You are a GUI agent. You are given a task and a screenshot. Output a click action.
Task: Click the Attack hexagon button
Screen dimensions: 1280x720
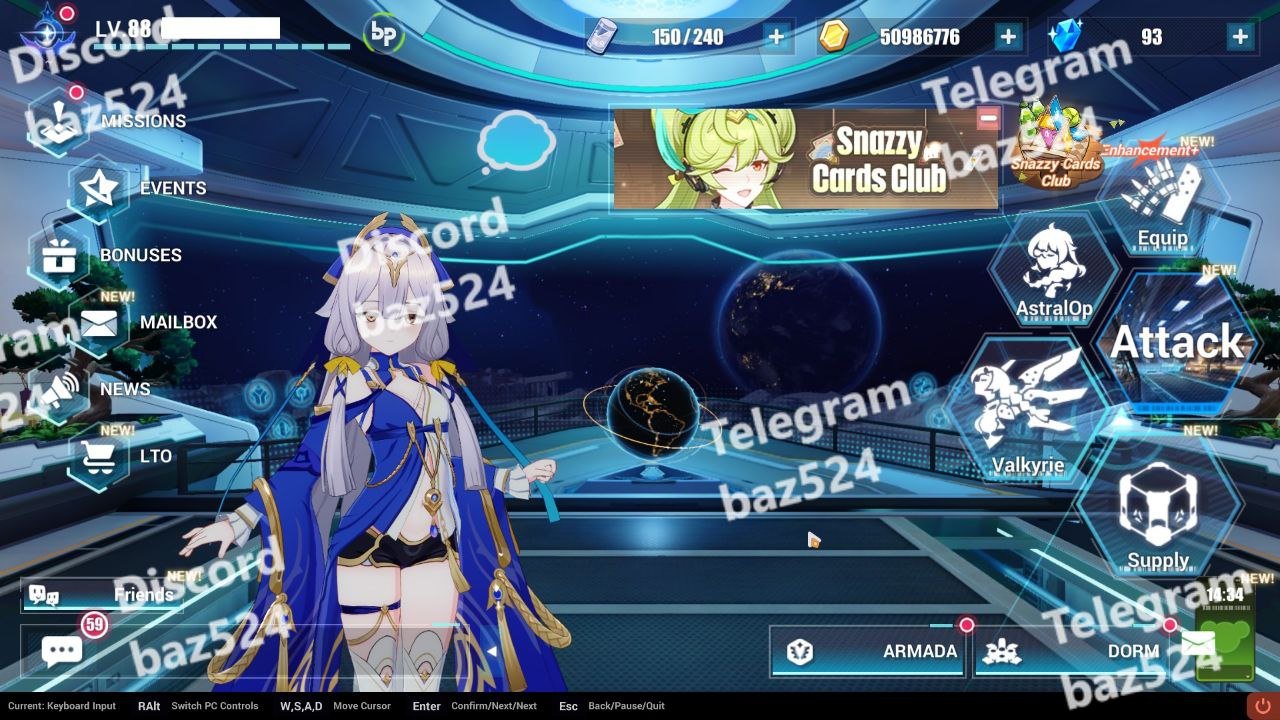(x=1177, y=343)
